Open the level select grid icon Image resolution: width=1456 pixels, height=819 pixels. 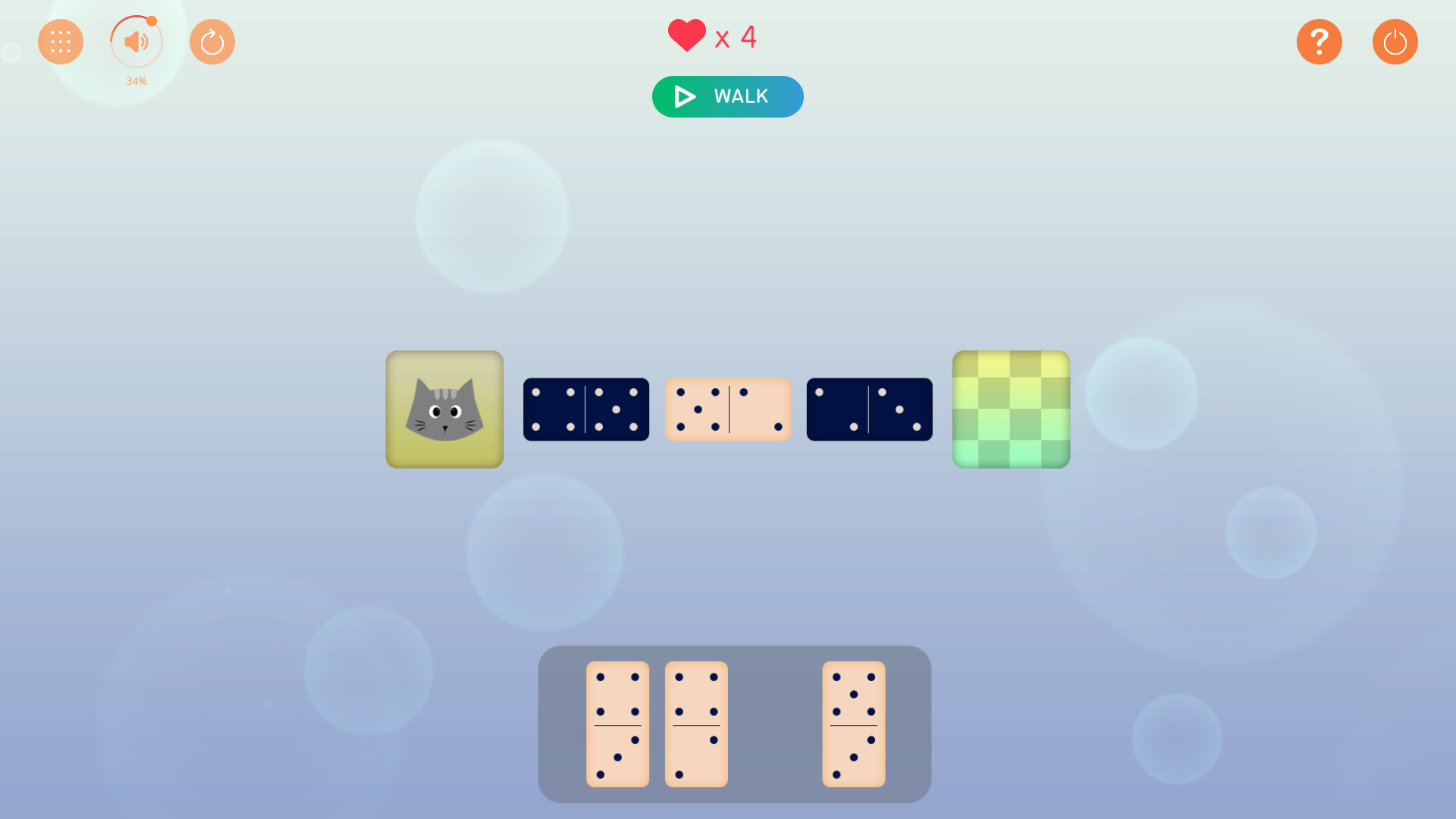click(61, 42)
